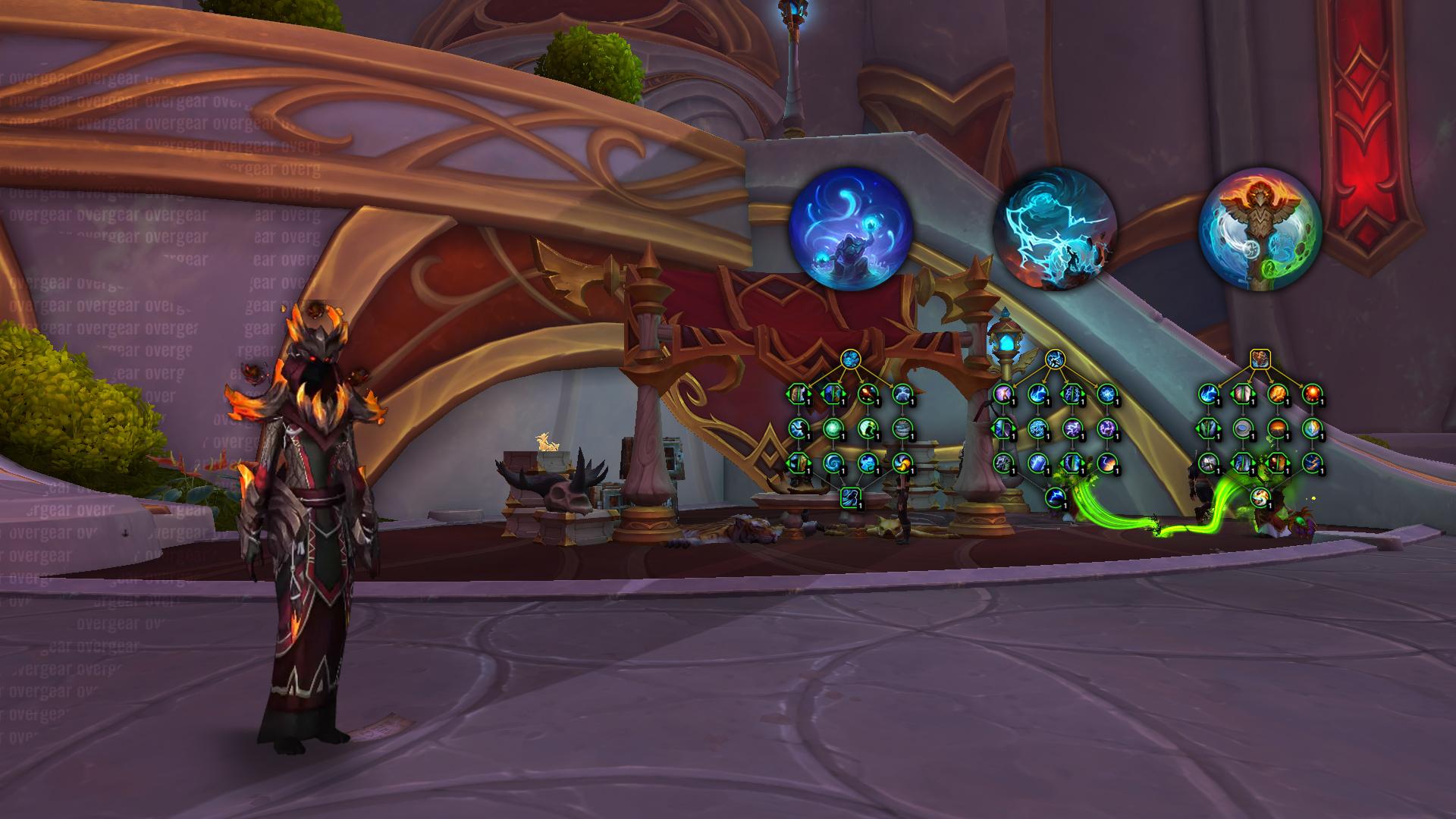
Task: Activate the yellow and blue pinwheel talent
Action: click(x=902, y=463)
